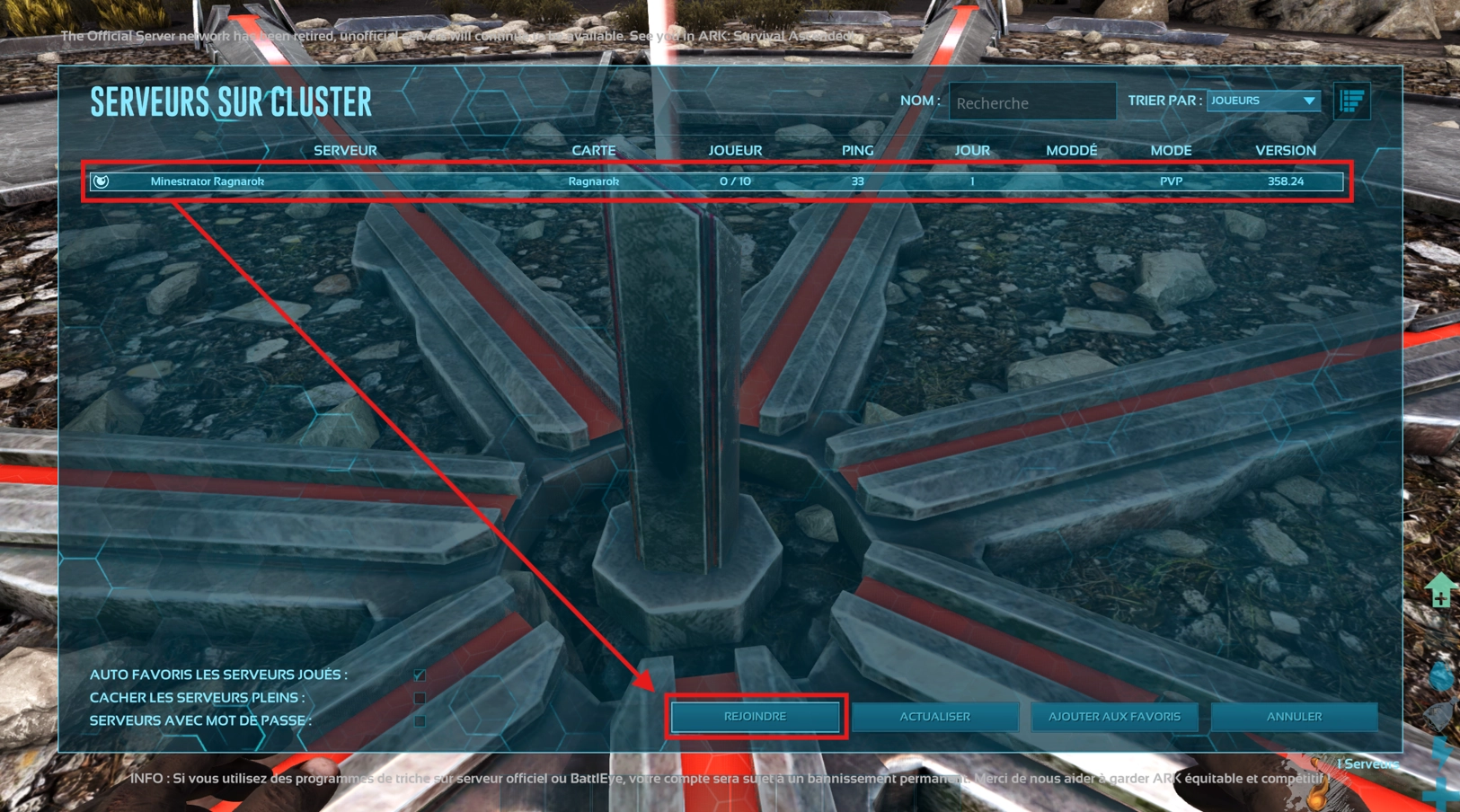1460x812 pixels.
Task: Sort by the Mode column header
Action: 1171,151
